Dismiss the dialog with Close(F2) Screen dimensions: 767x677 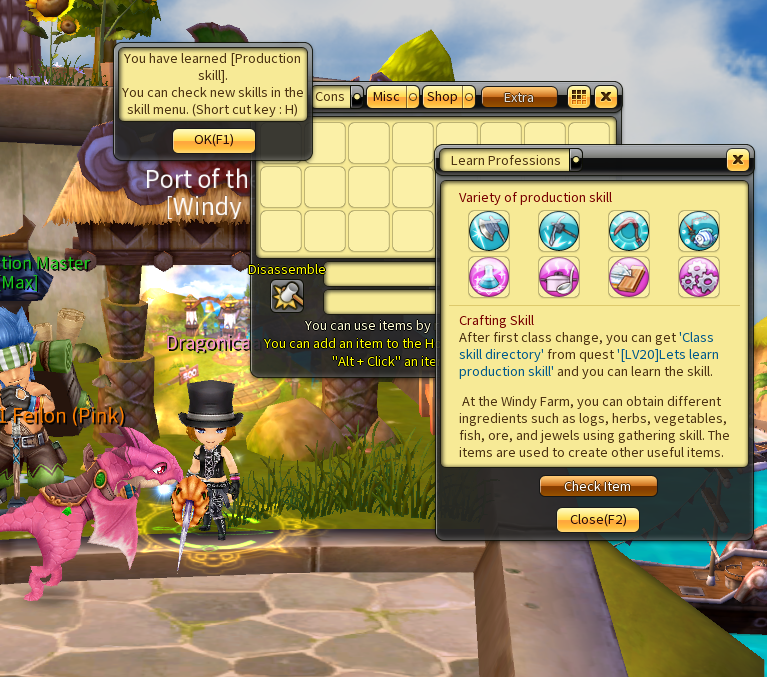(x=598, y=520)
